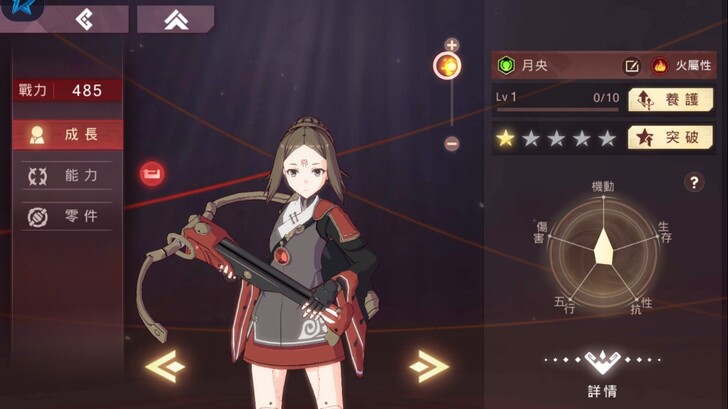728x409 pixels.
Task: Open the 能力 tab
Action: pos(66,176)
